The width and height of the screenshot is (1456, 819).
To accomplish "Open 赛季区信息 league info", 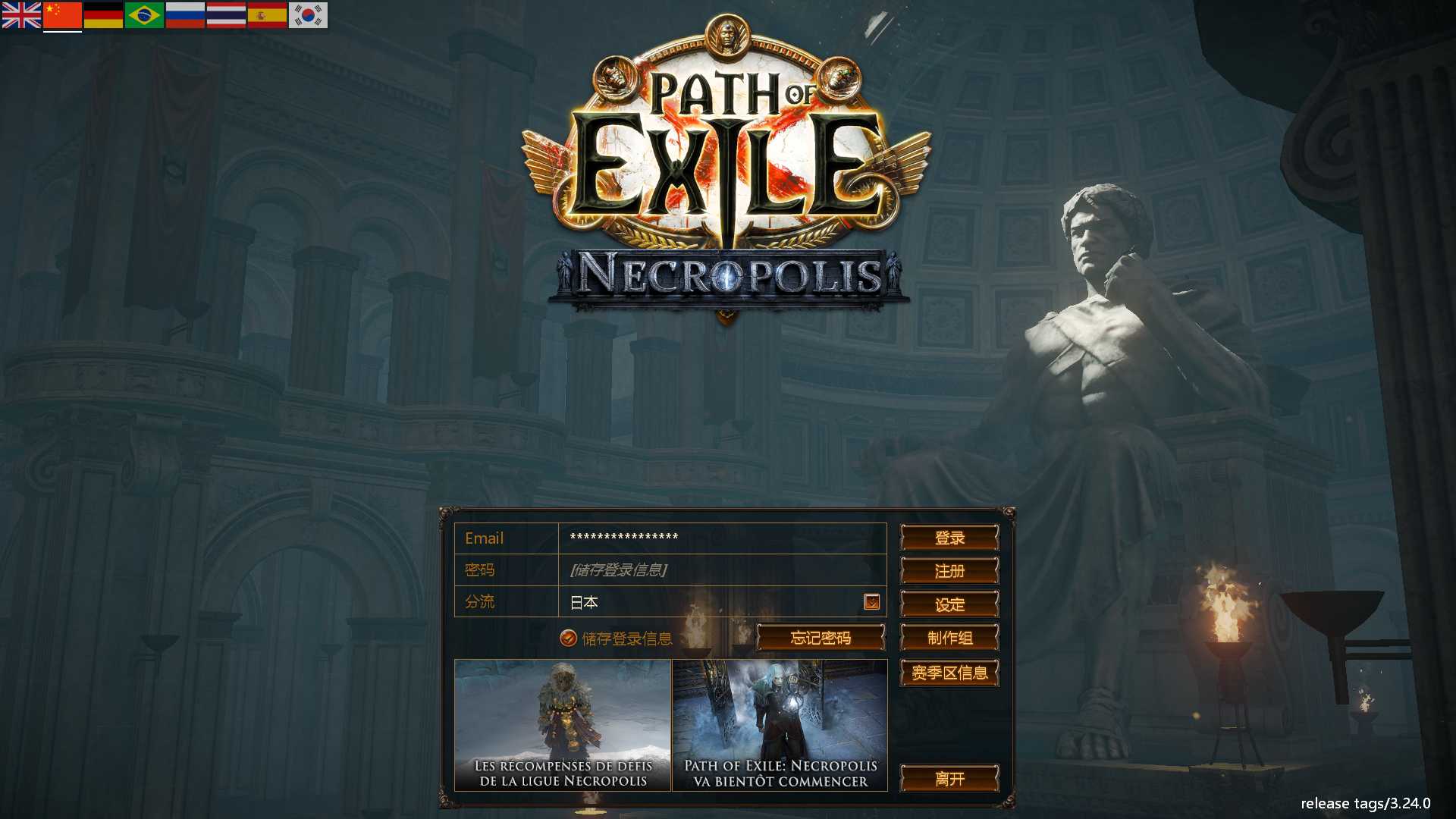I will [949, 673].
